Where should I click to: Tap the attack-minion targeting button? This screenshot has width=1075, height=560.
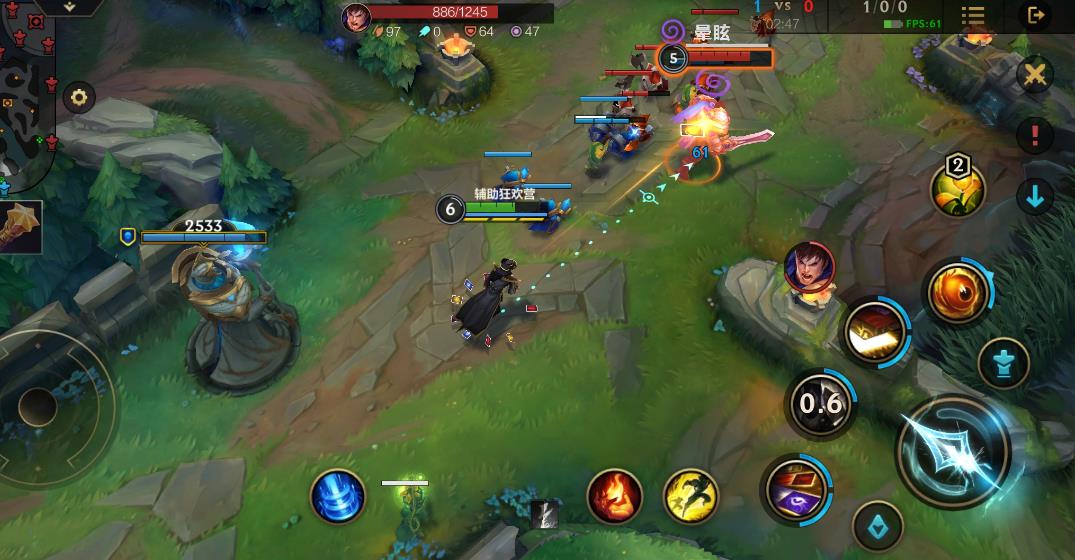1003,362
